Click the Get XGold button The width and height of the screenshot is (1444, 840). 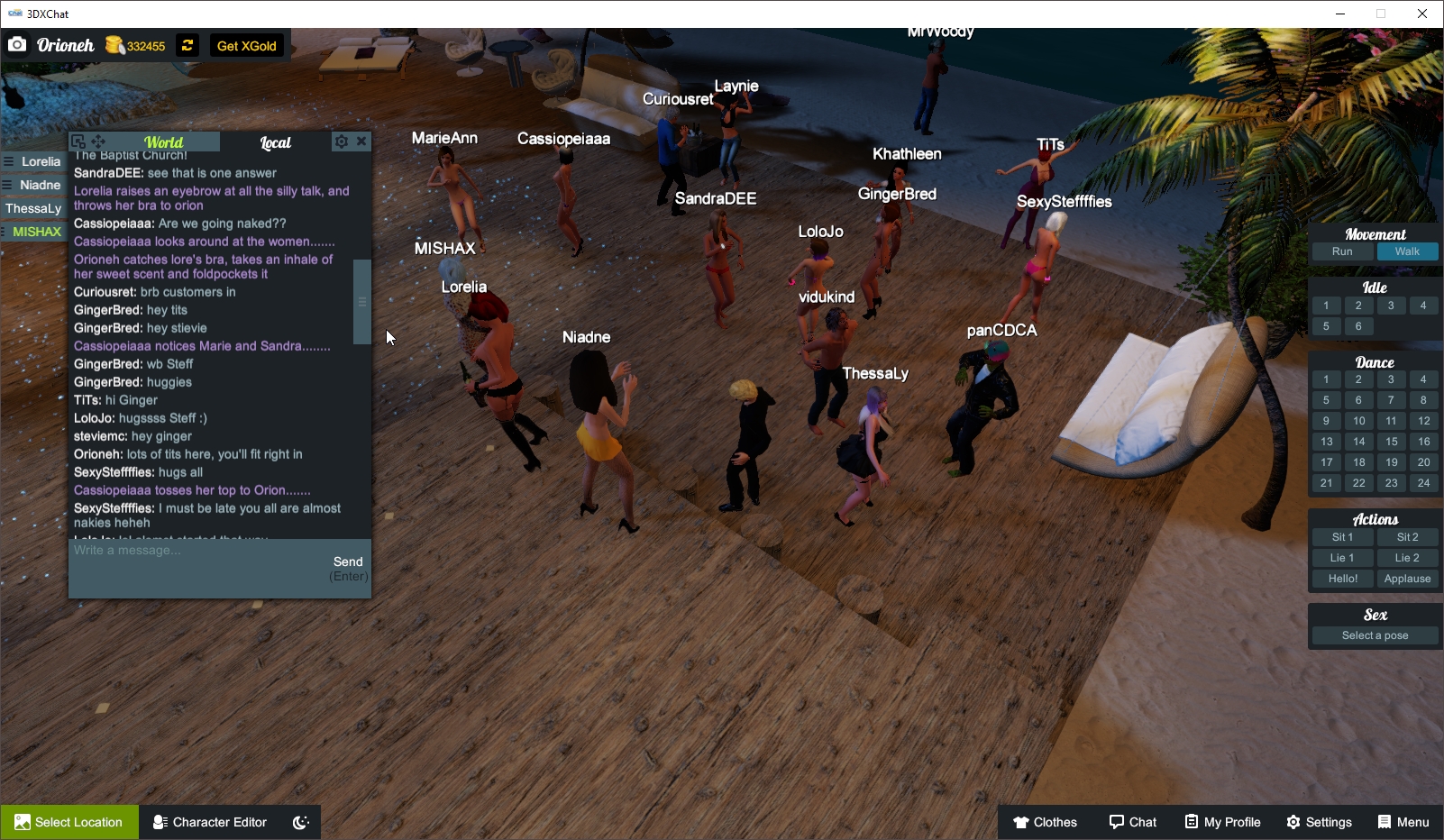(245, 45)
